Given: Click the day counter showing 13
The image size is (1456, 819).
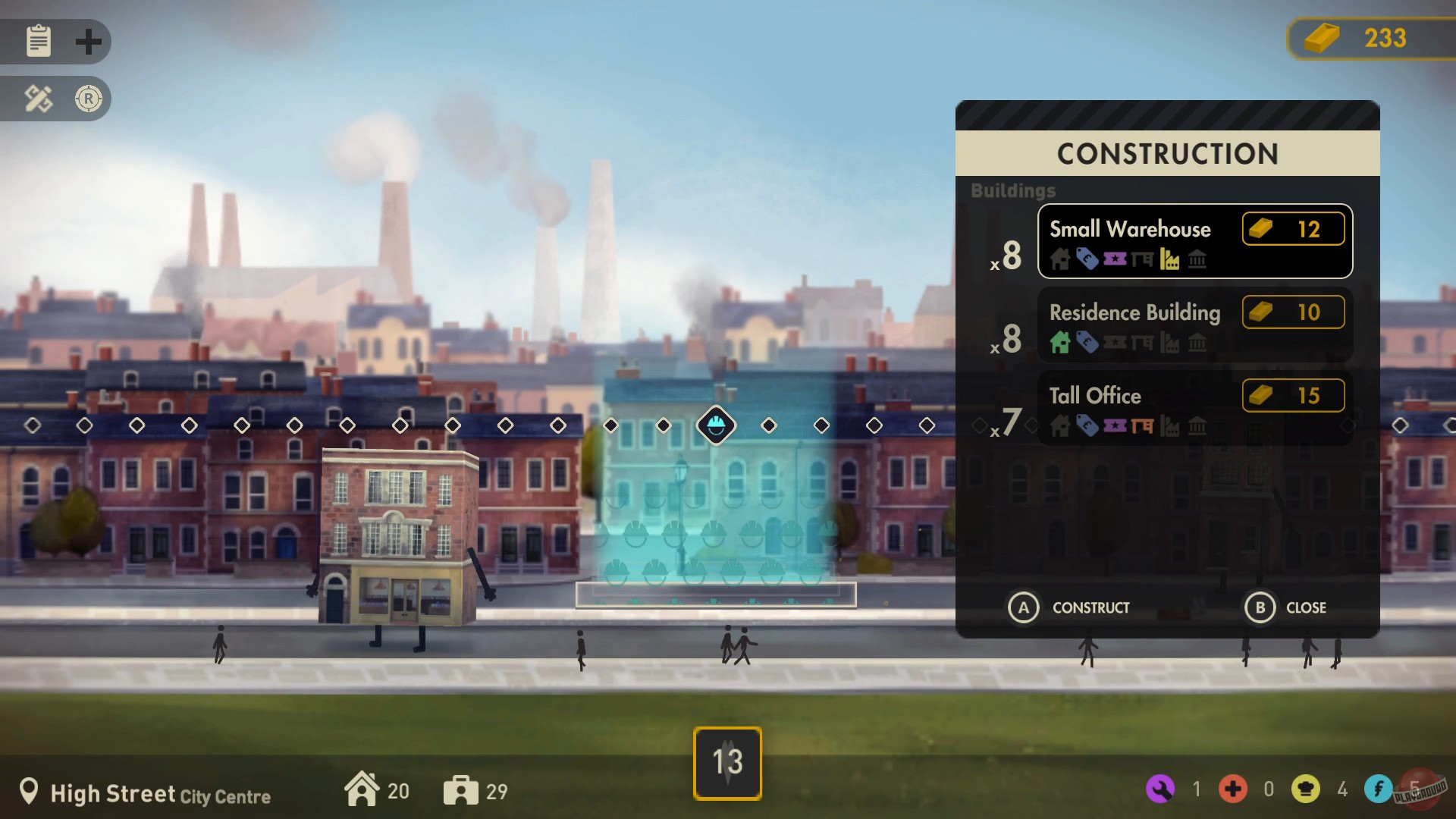Looking at the screenshot, I should coord(726,763).
